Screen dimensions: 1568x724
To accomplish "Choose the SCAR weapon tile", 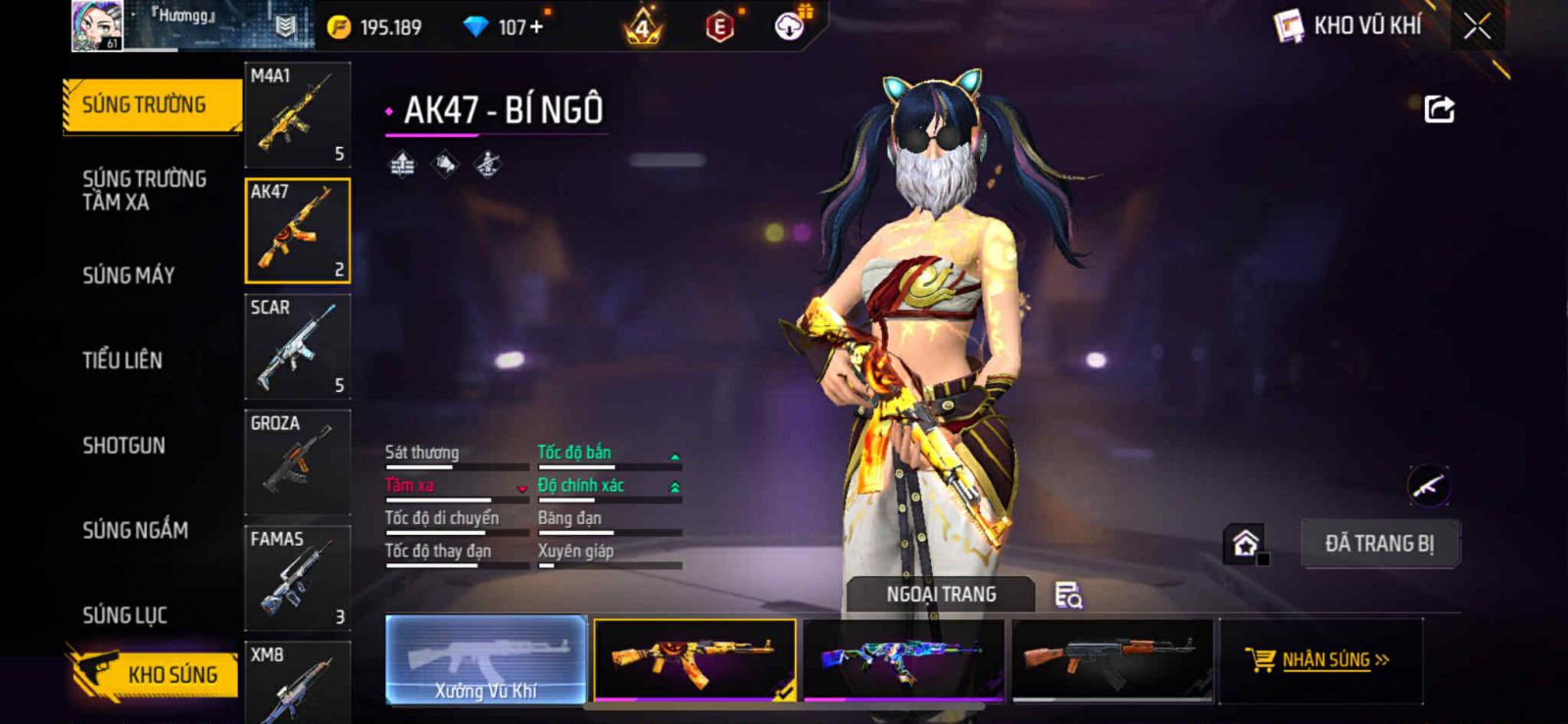I will tap(297, 346).
